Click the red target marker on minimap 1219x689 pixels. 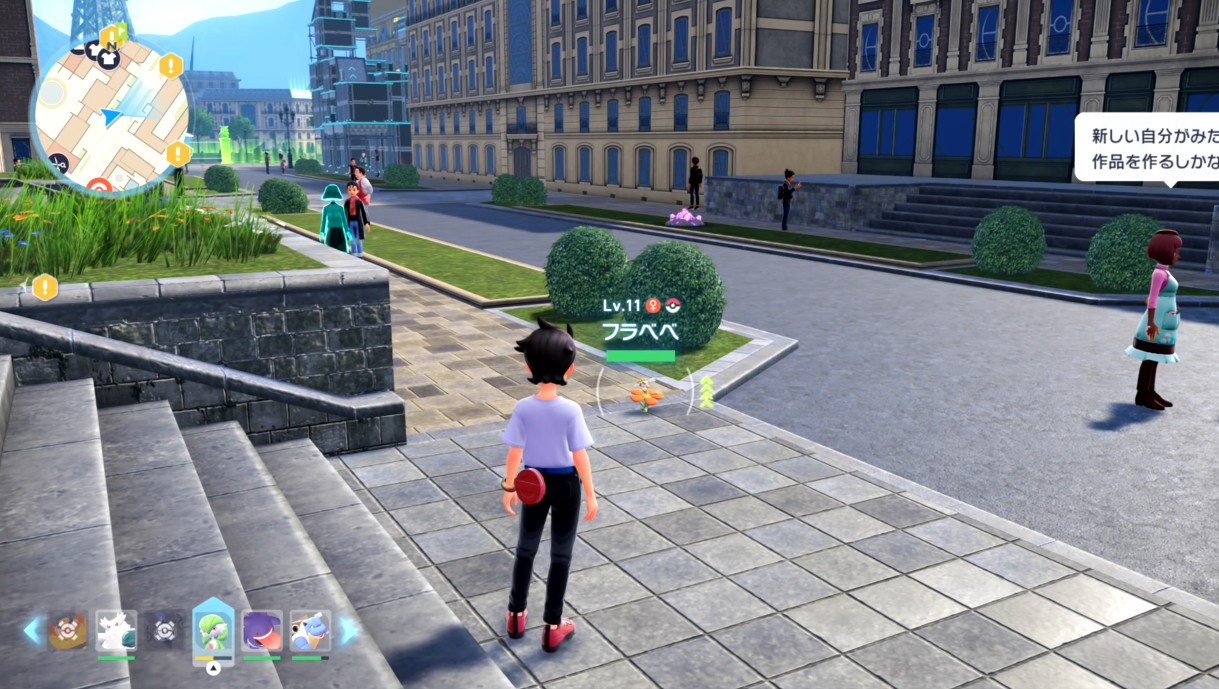point(99,186)
